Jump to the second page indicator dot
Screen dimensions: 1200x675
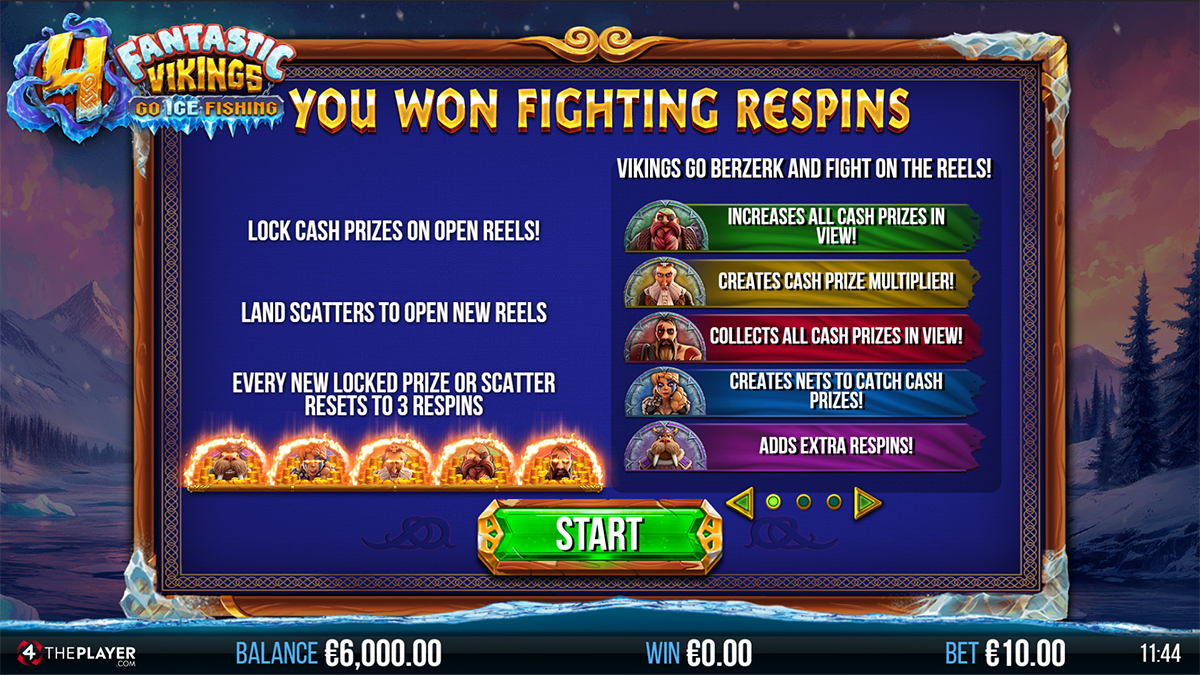803,501
